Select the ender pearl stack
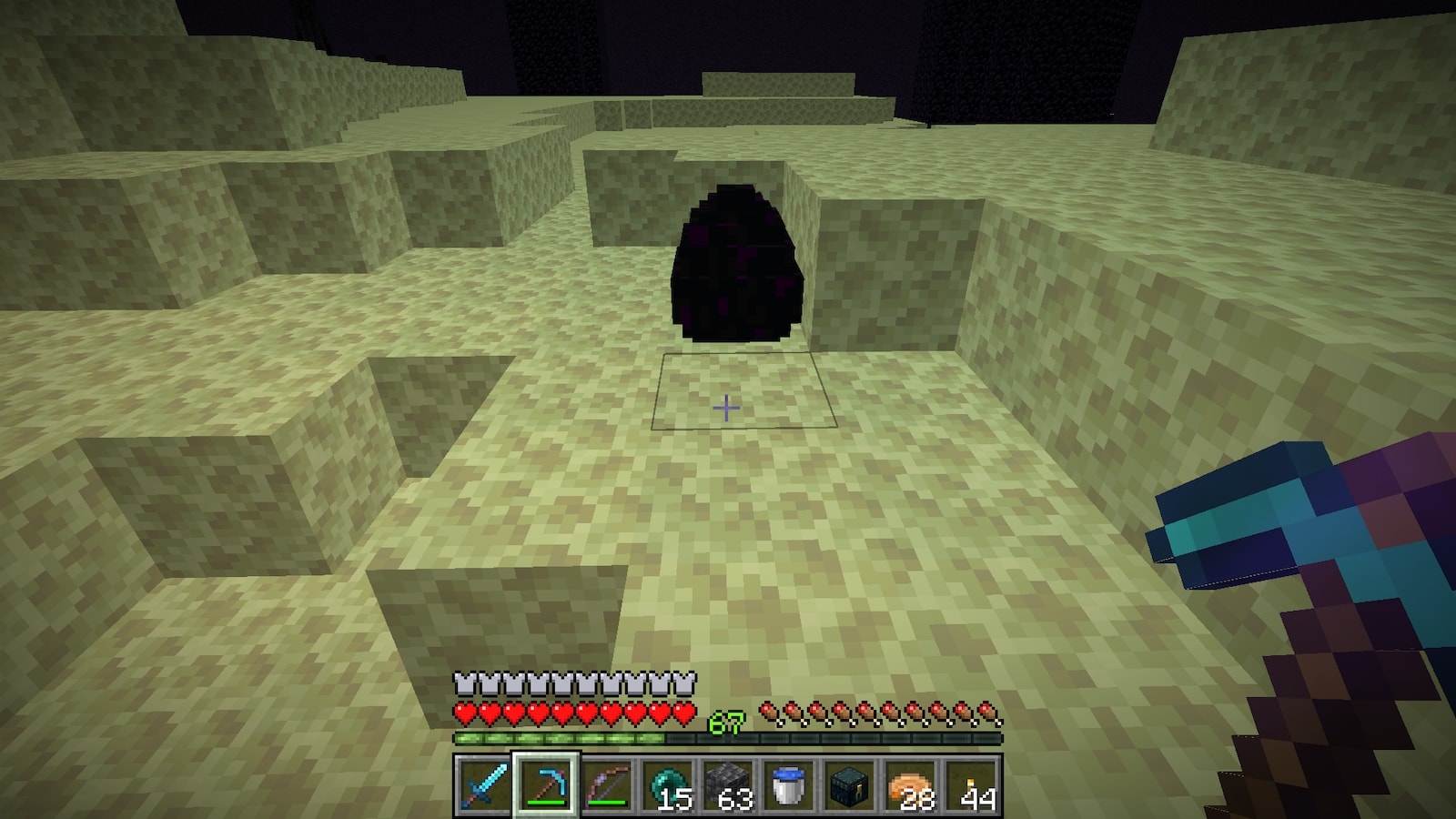1456x819 pixels. (x=667, y=784)
